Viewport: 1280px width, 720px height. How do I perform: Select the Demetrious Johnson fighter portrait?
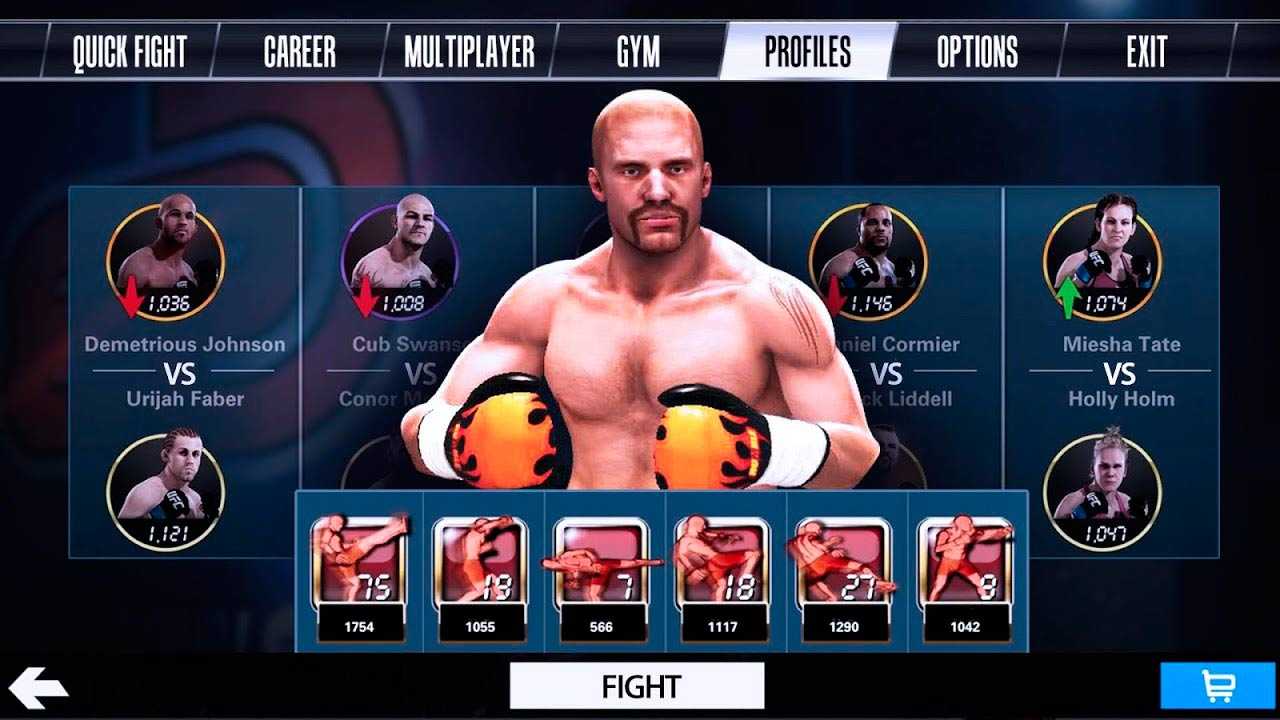[x=166, y=262]
